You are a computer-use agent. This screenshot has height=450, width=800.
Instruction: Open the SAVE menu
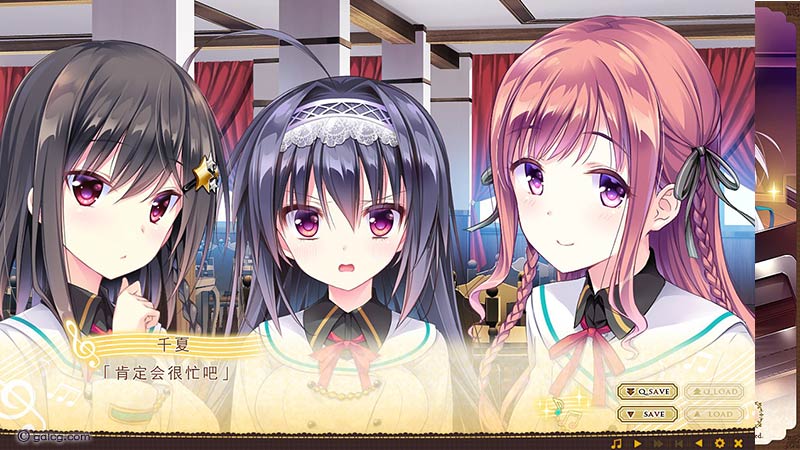[647, 413]
